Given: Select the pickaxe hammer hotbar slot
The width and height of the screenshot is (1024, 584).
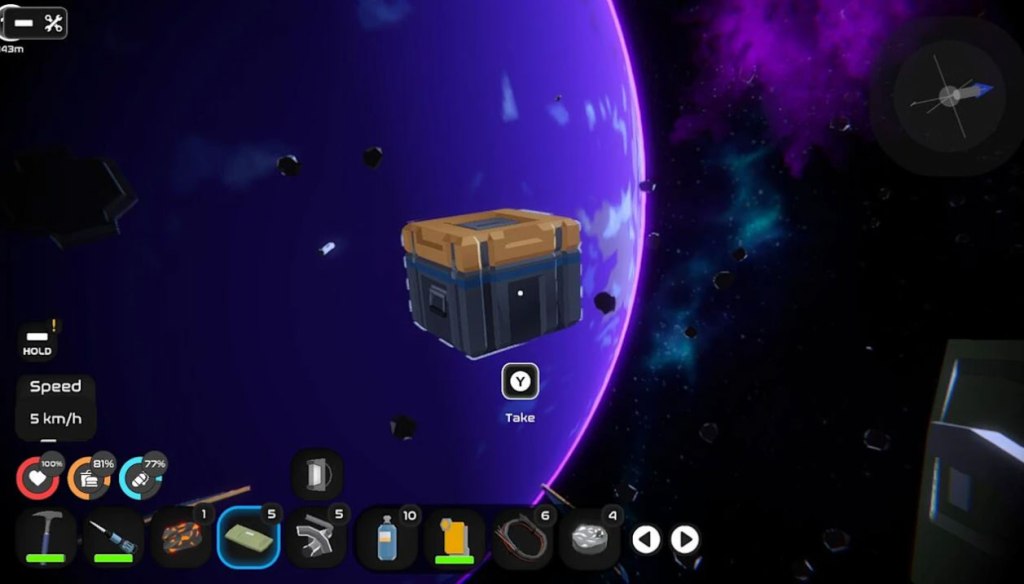Looking at the screenshot, I should [x=46, y=536].
